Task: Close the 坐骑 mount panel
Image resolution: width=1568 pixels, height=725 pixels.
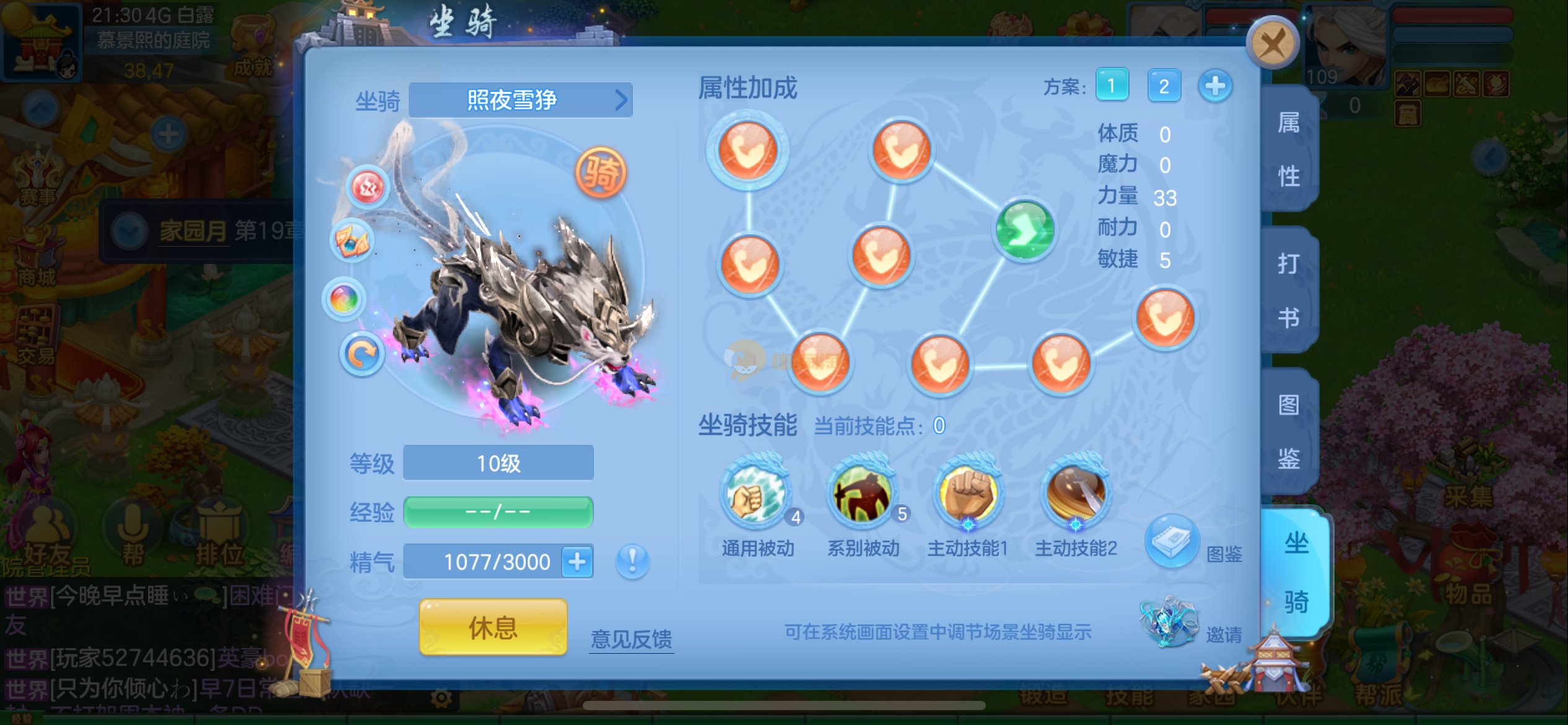Action: (1272, 43)
